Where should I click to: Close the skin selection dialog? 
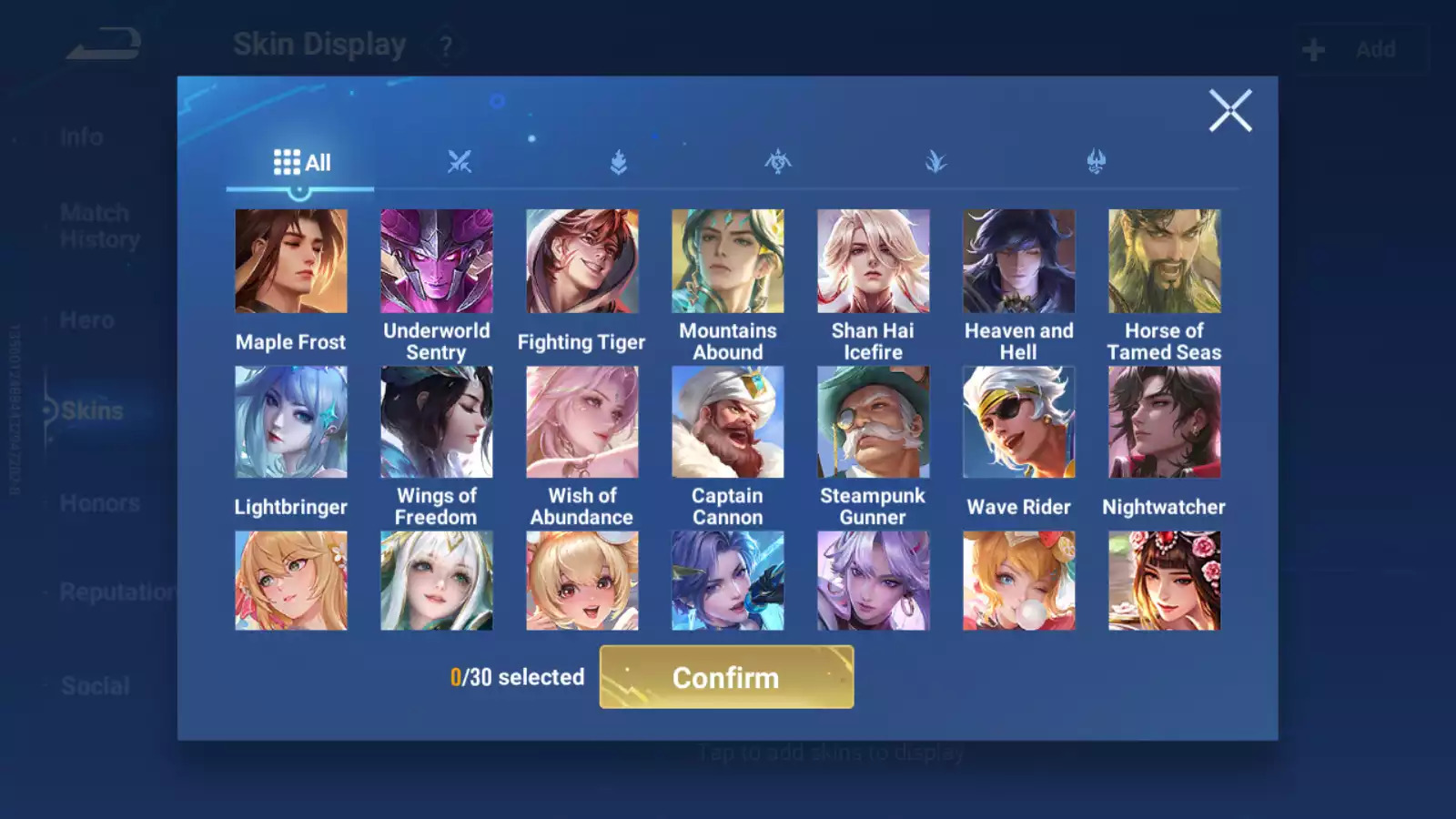[x=1229, y=111]
